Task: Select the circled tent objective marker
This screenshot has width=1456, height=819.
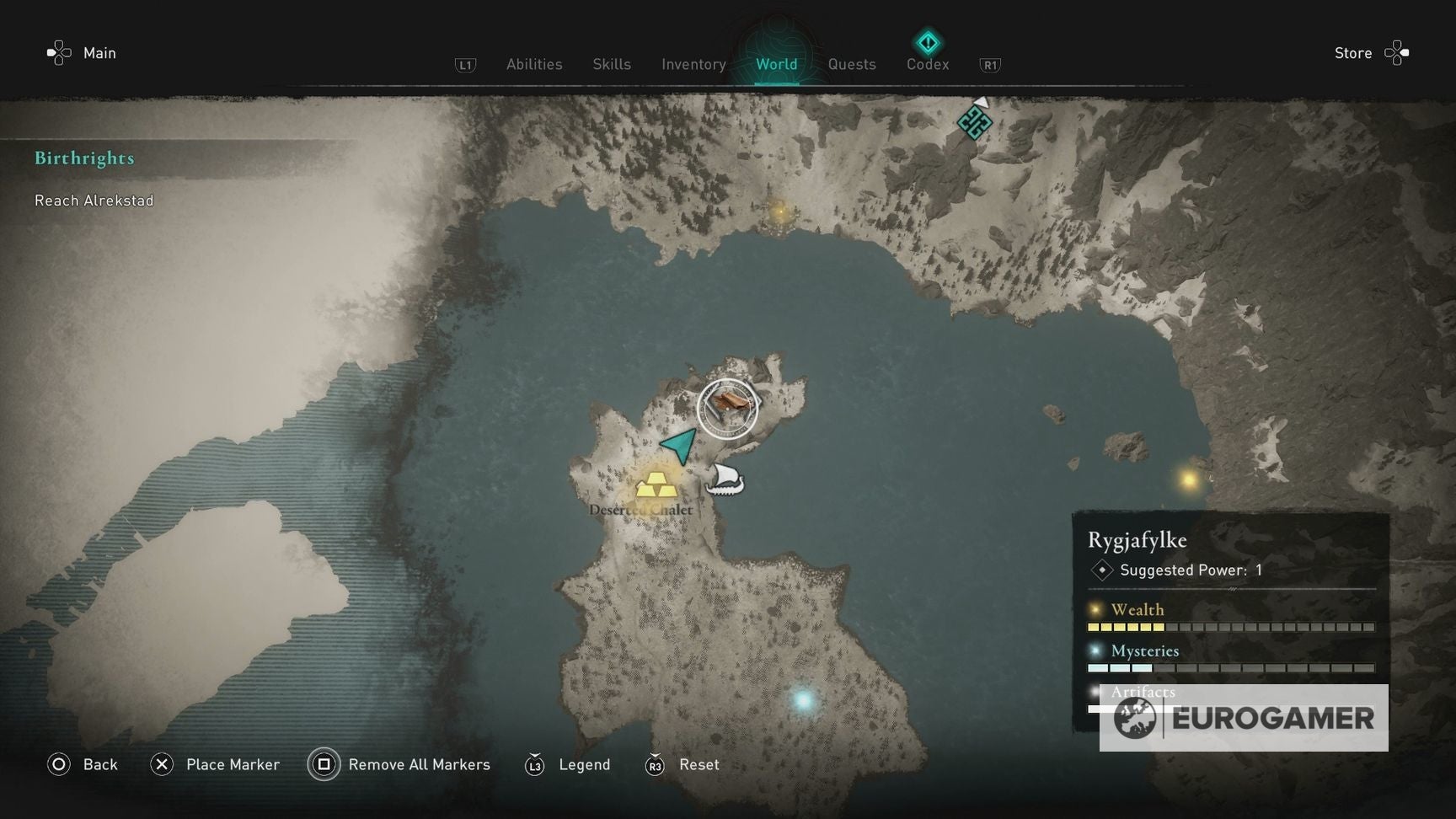Action: (727, 407)
